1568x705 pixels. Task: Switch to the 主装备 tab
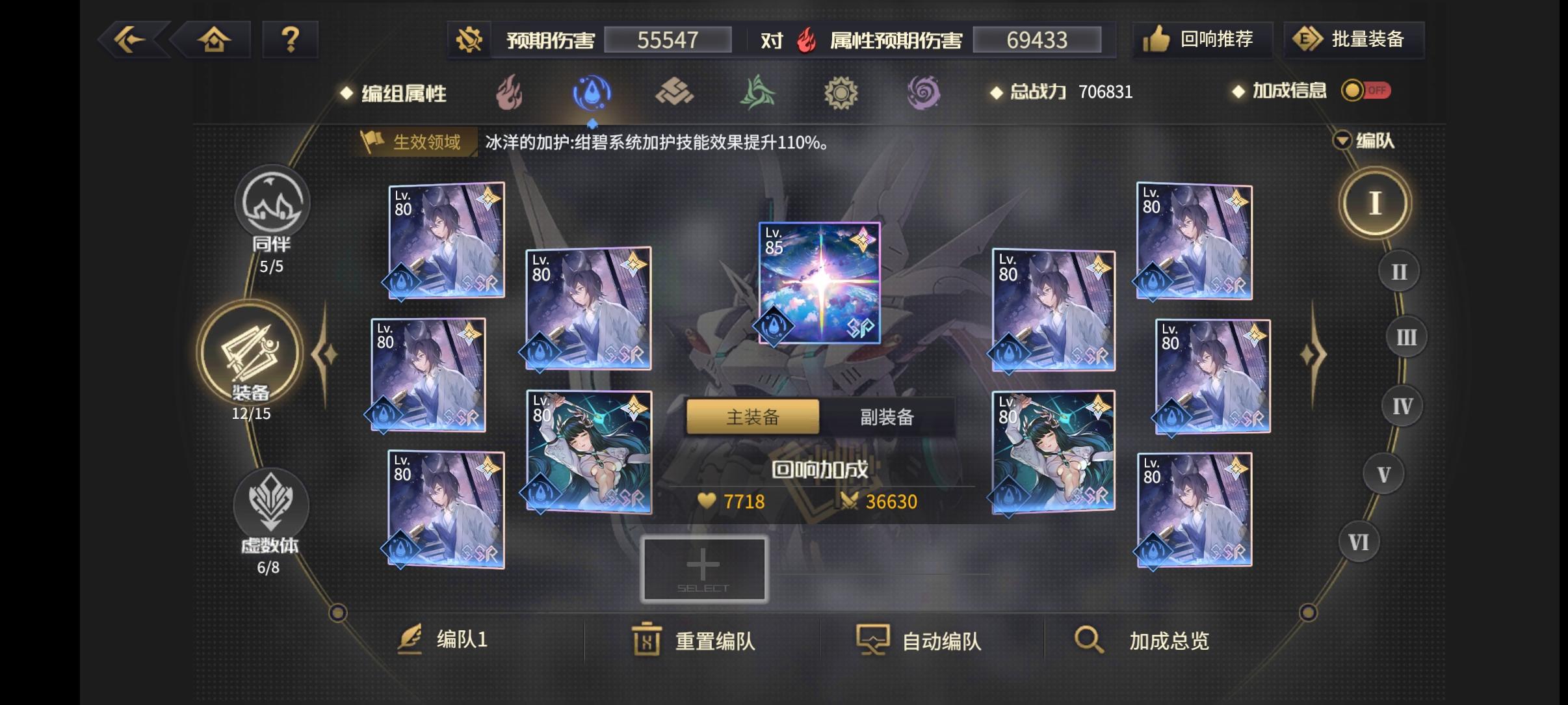tap(752, 417)
